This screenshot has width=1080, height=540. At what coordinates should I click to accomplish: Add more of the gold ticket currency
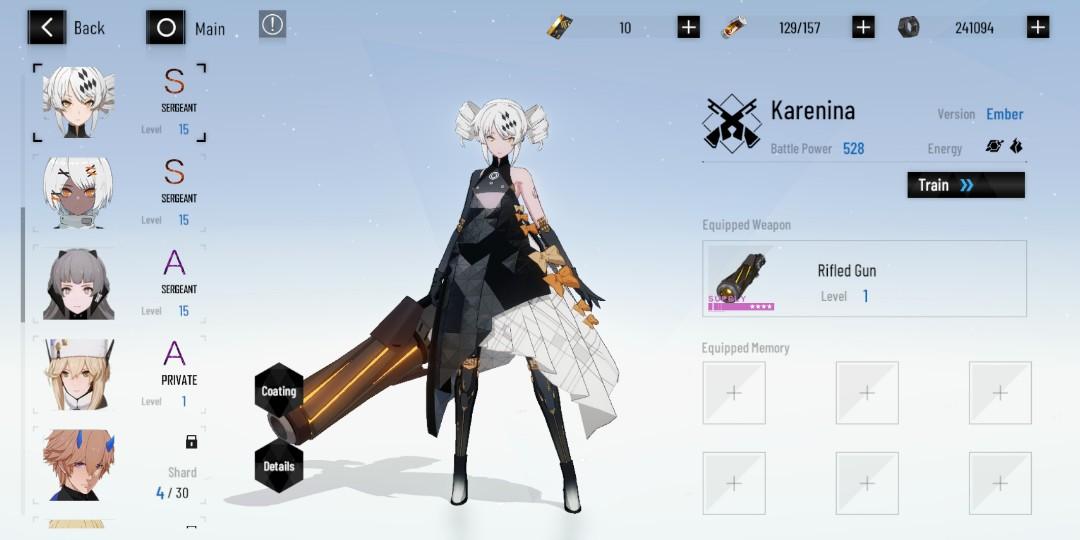688,27
